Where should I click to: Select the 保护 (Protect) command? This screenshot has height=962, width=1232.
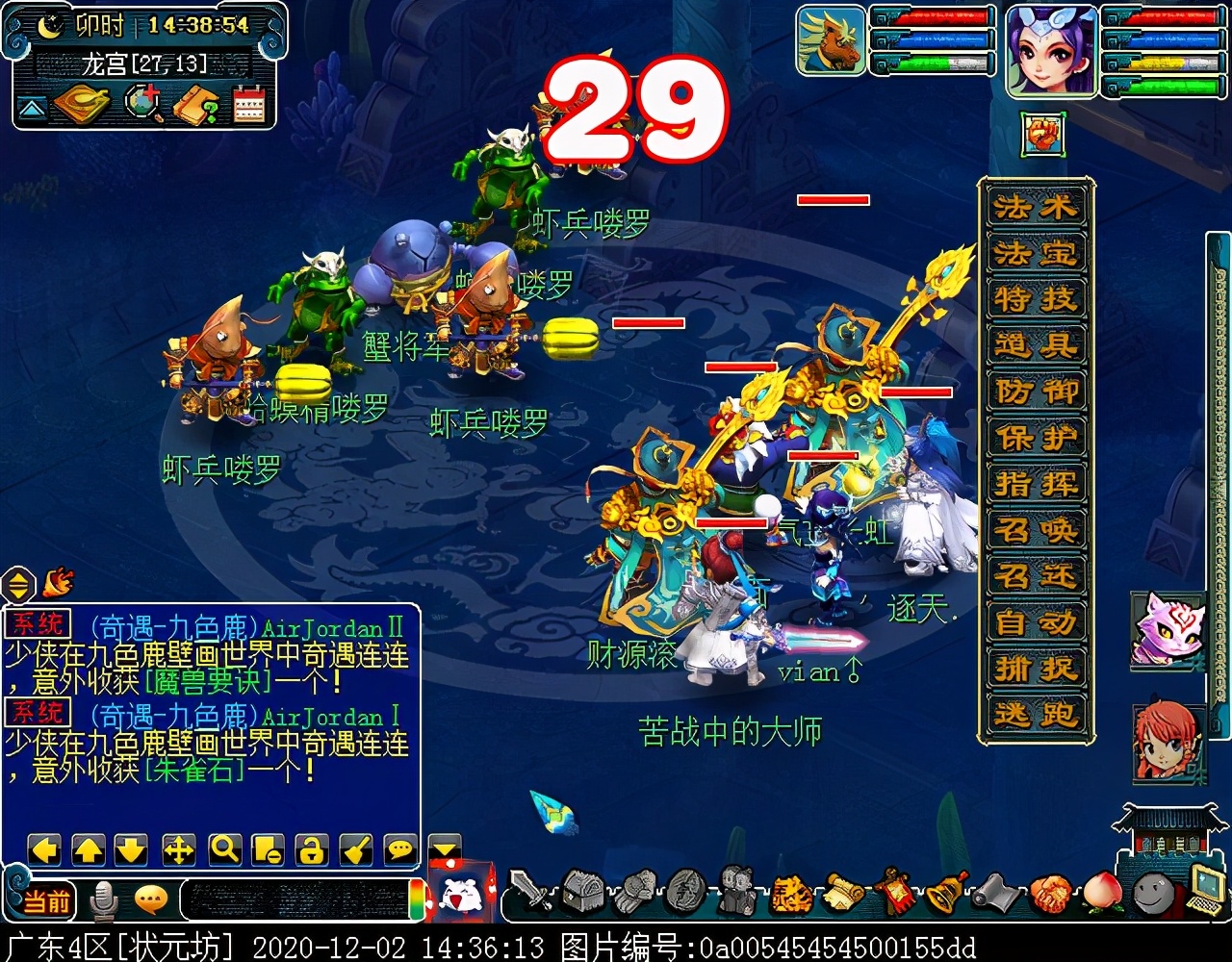(1036, 438)
